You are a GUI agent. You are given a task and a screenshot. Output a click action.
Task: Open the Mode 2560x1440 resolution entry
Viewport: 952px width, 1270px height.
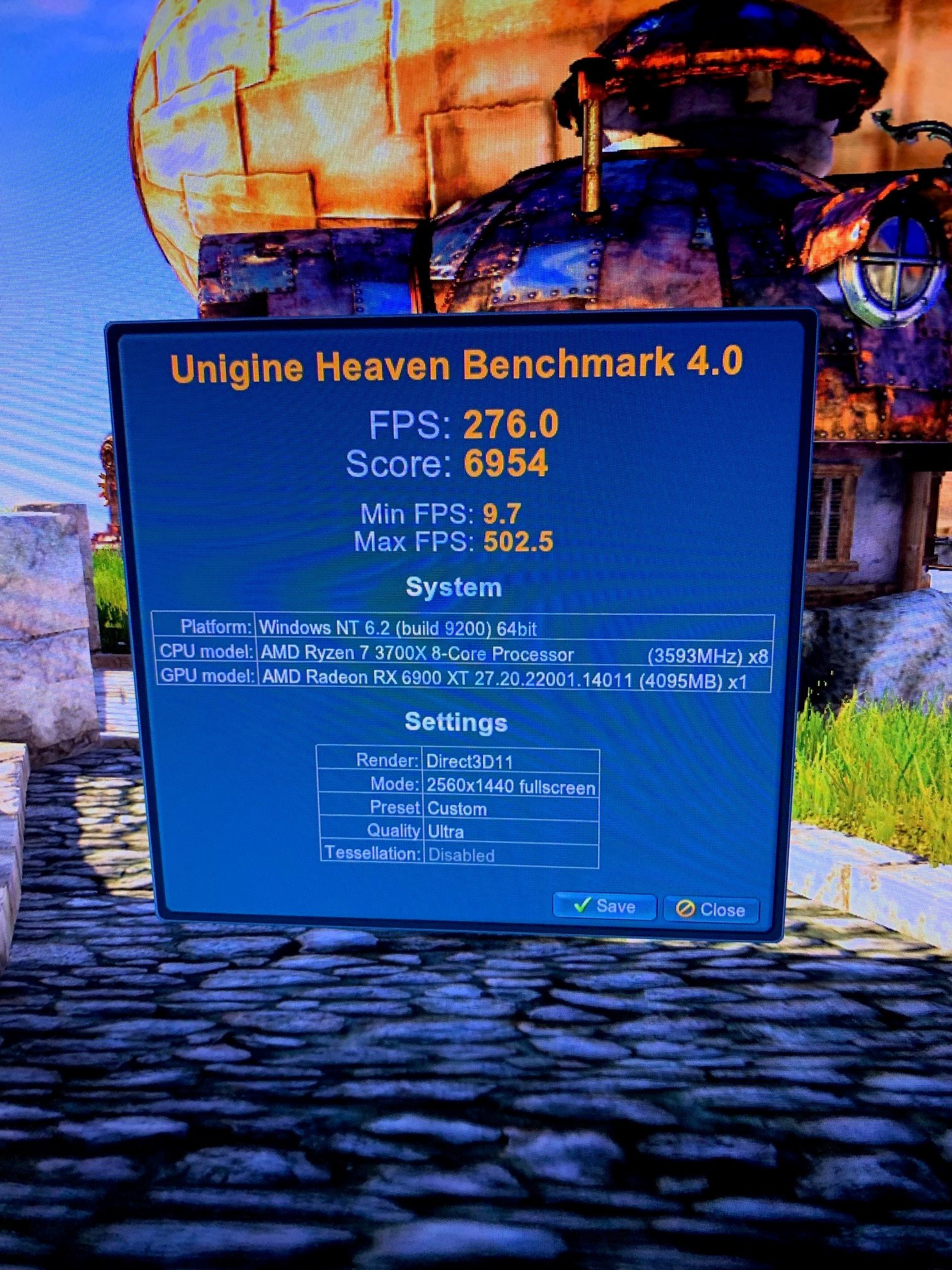472,786
